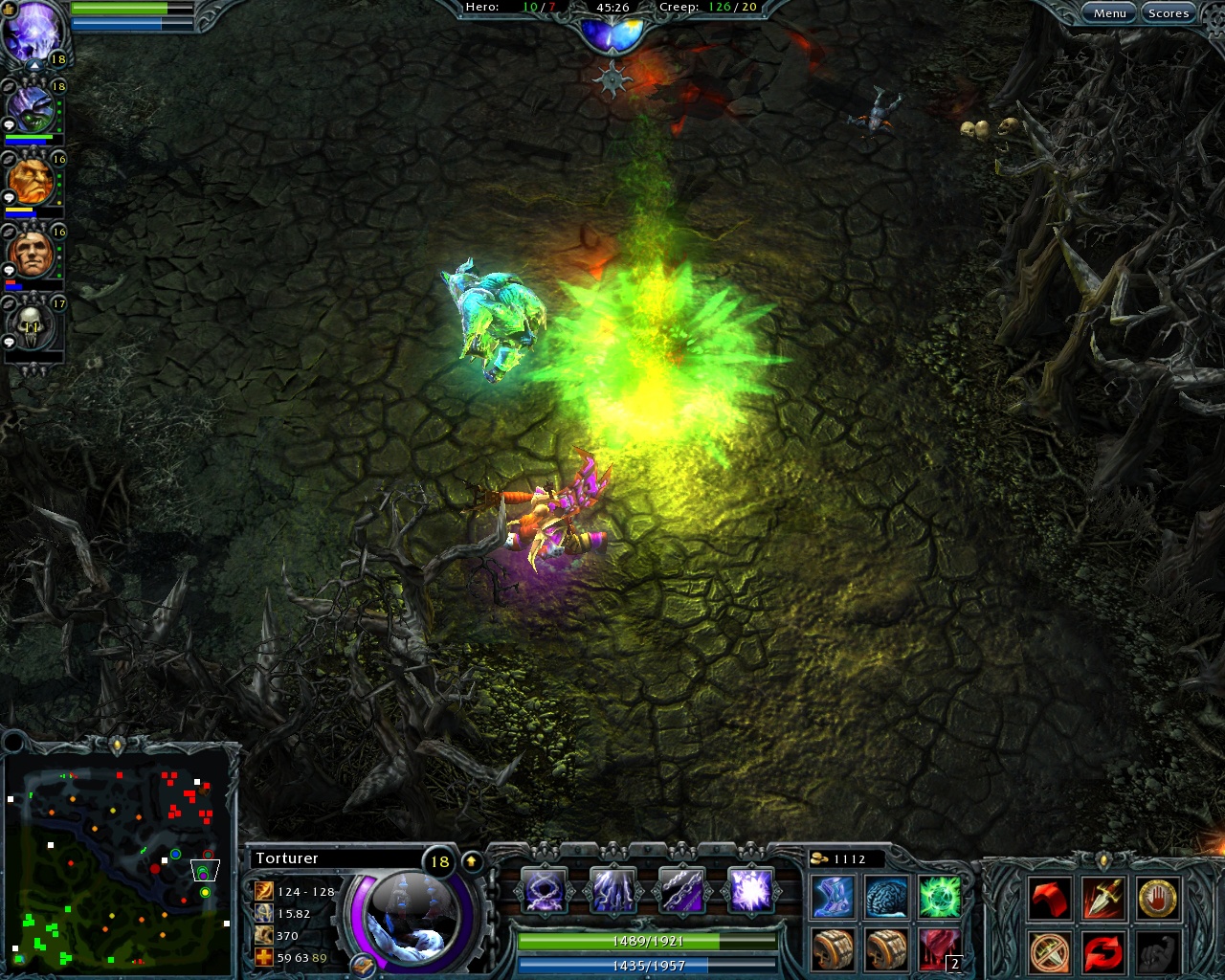The height and width of the screenshot is (980, 1225).
Task: Enable Hold Position with the hand icon
Action: click(x=1156, y=898)
